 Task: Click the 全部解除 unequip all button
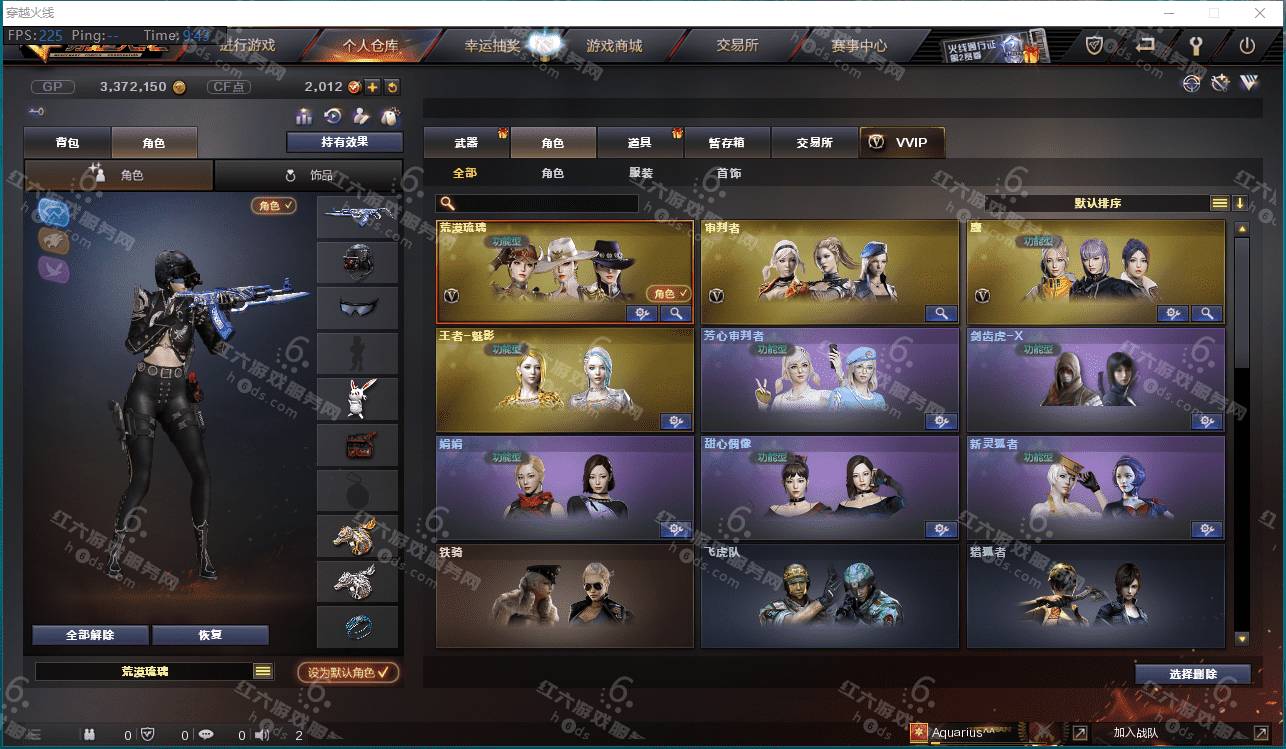click(x=90, y=635)
